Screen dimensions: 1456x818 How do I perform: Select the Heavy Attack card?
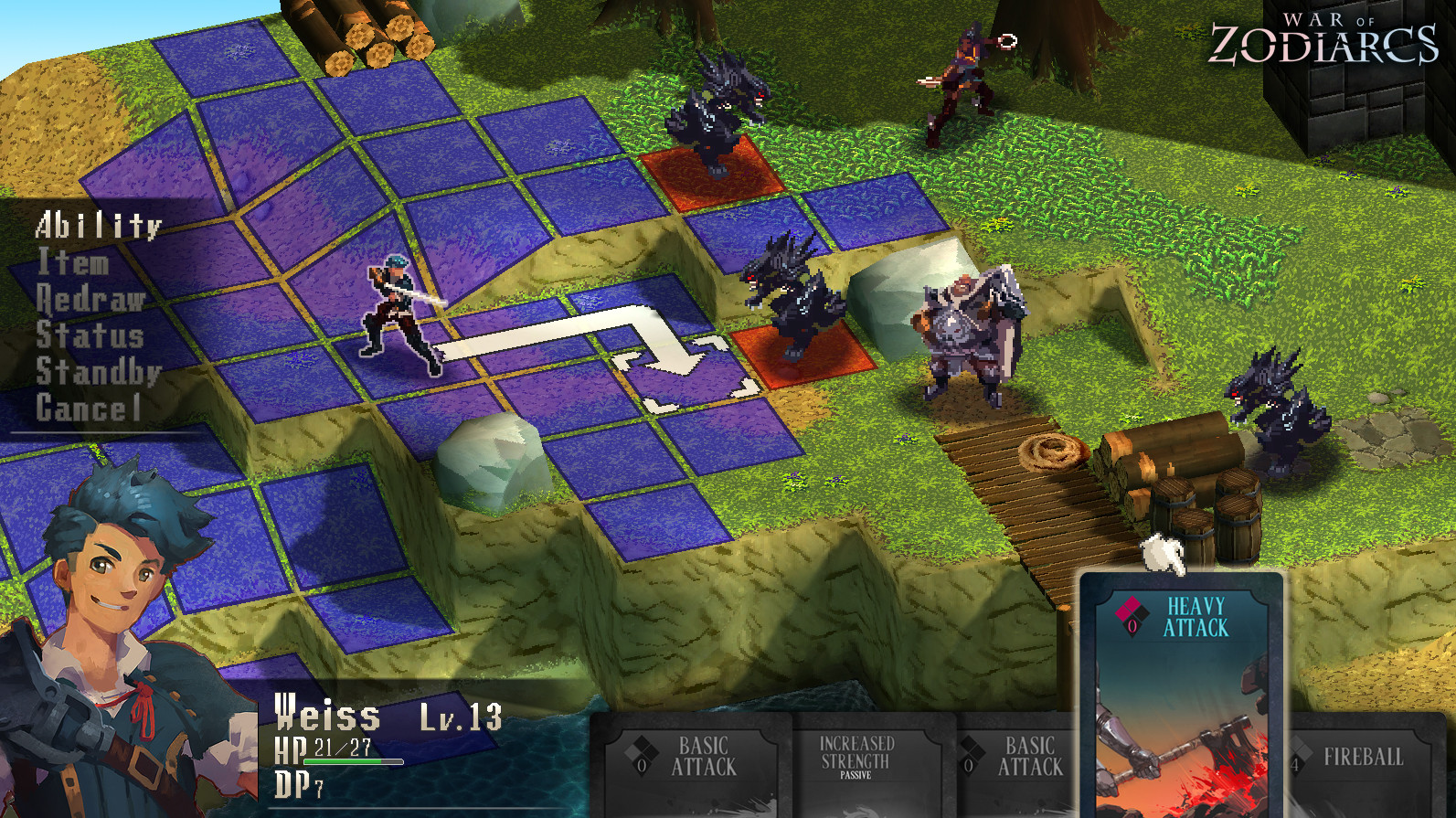coord(1182,695)
